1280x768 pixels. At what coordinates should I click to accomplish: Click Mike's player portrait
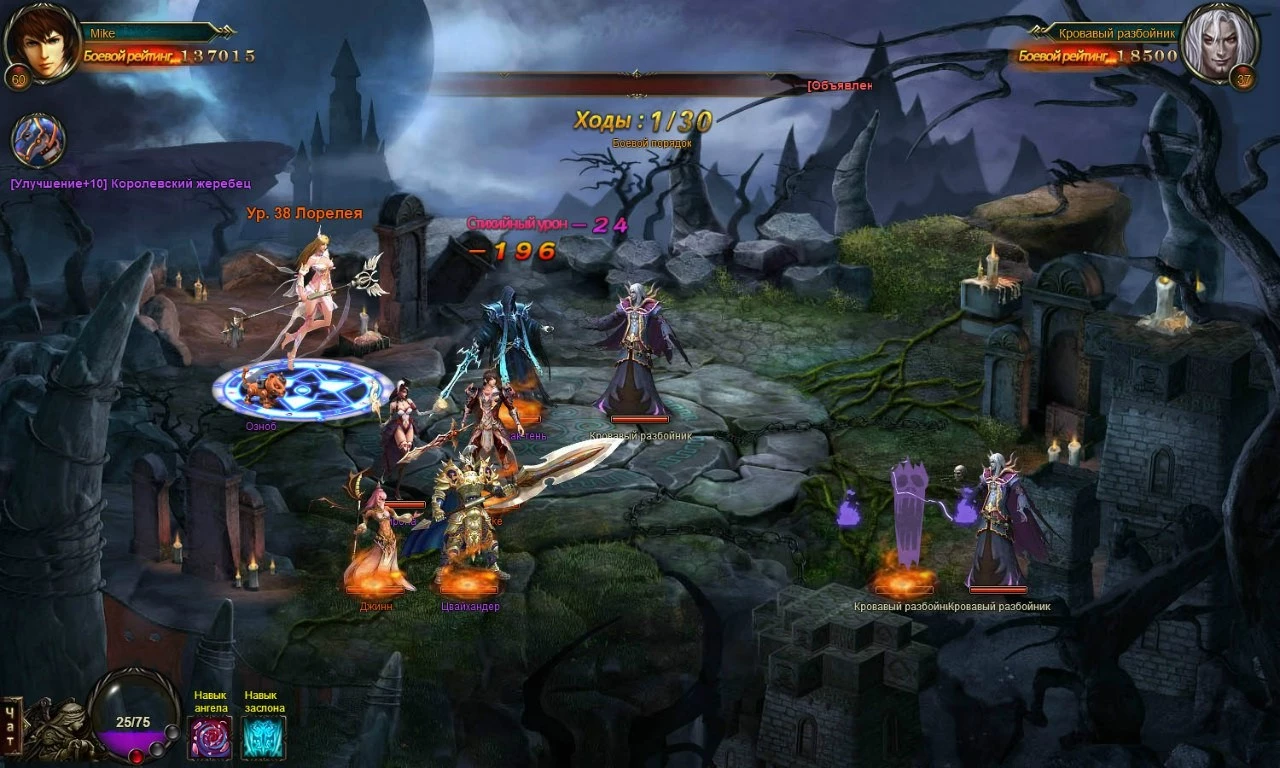tap(42, 42)
